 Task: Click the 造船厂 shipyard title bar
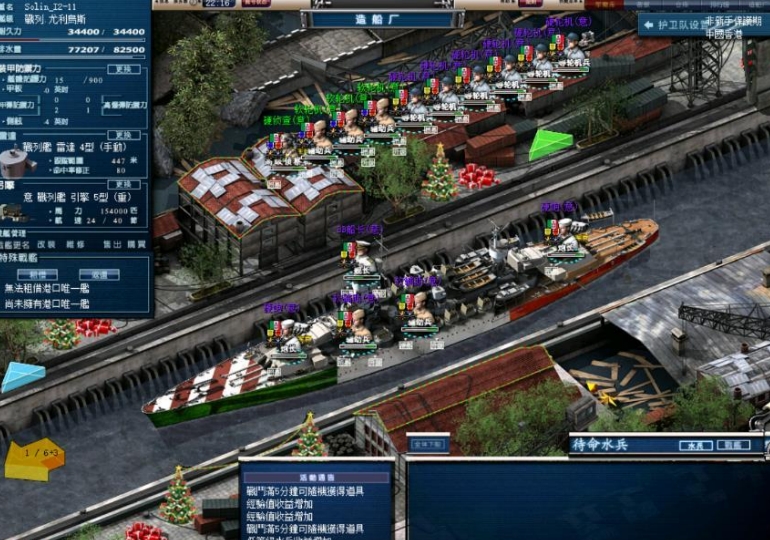(x=384, y=19)
